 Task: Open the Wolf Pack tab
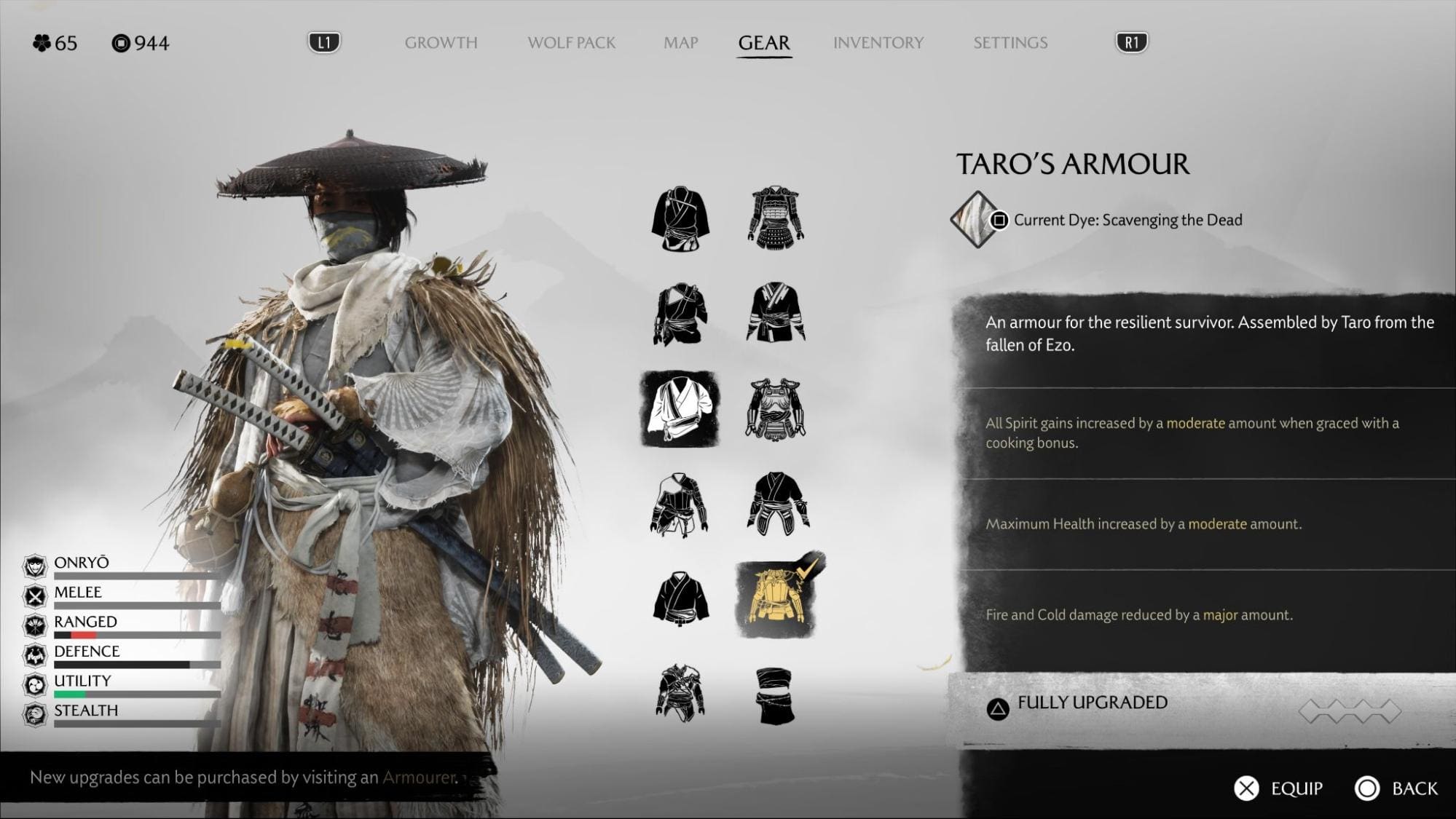[571, 43]
